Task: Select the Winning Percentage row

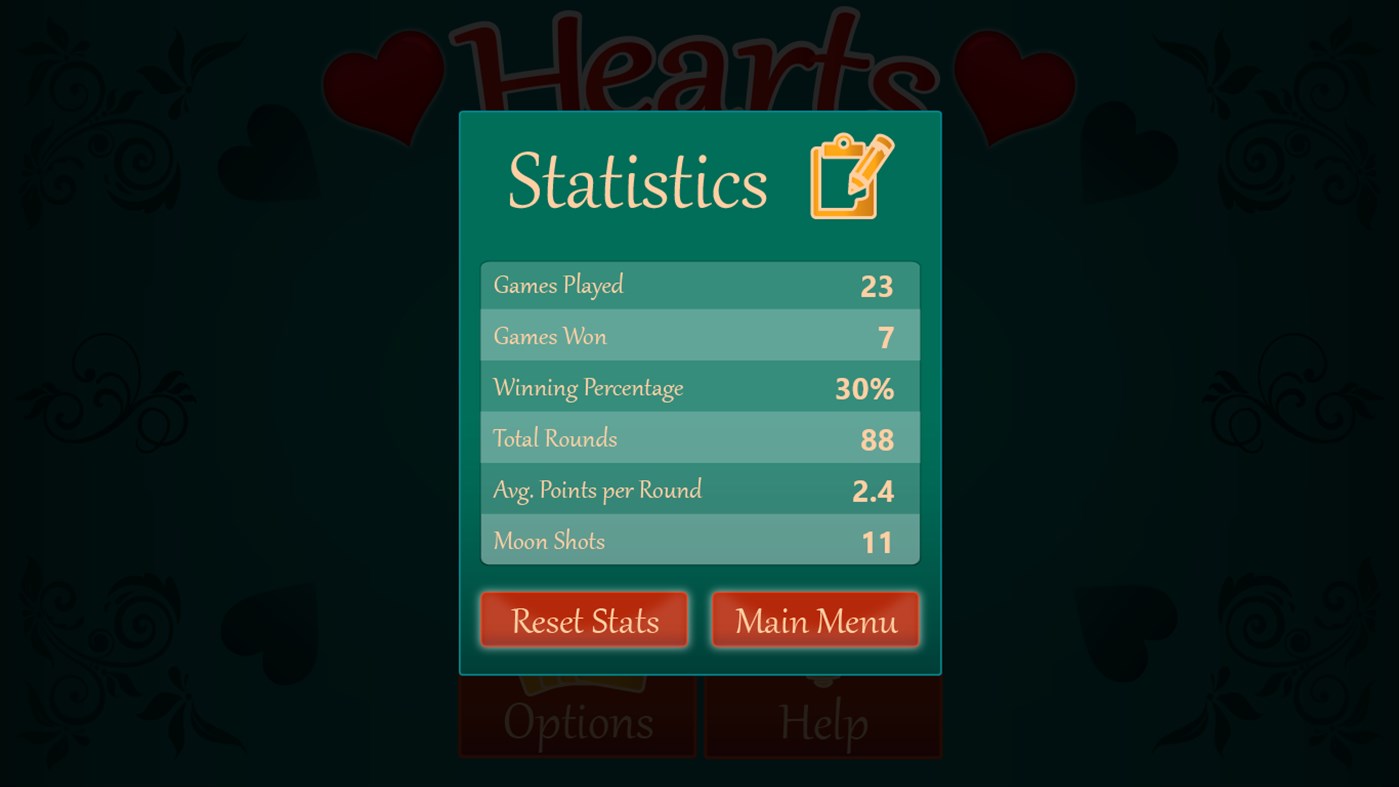Action: tap(700, 386)
